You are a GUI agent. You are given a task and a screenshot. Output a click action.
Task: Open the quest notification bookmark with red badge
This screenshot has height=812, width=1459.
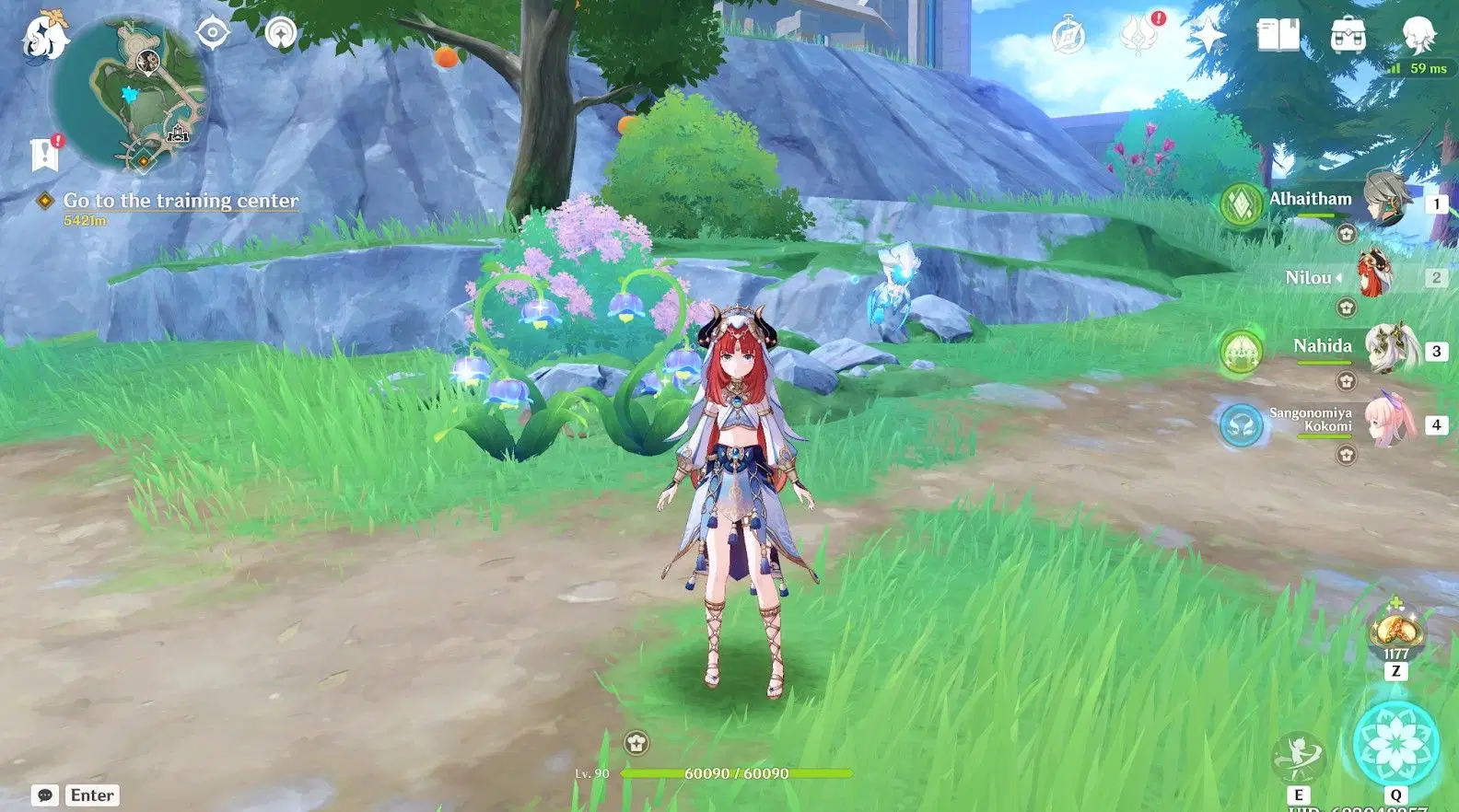pos(43,154)
